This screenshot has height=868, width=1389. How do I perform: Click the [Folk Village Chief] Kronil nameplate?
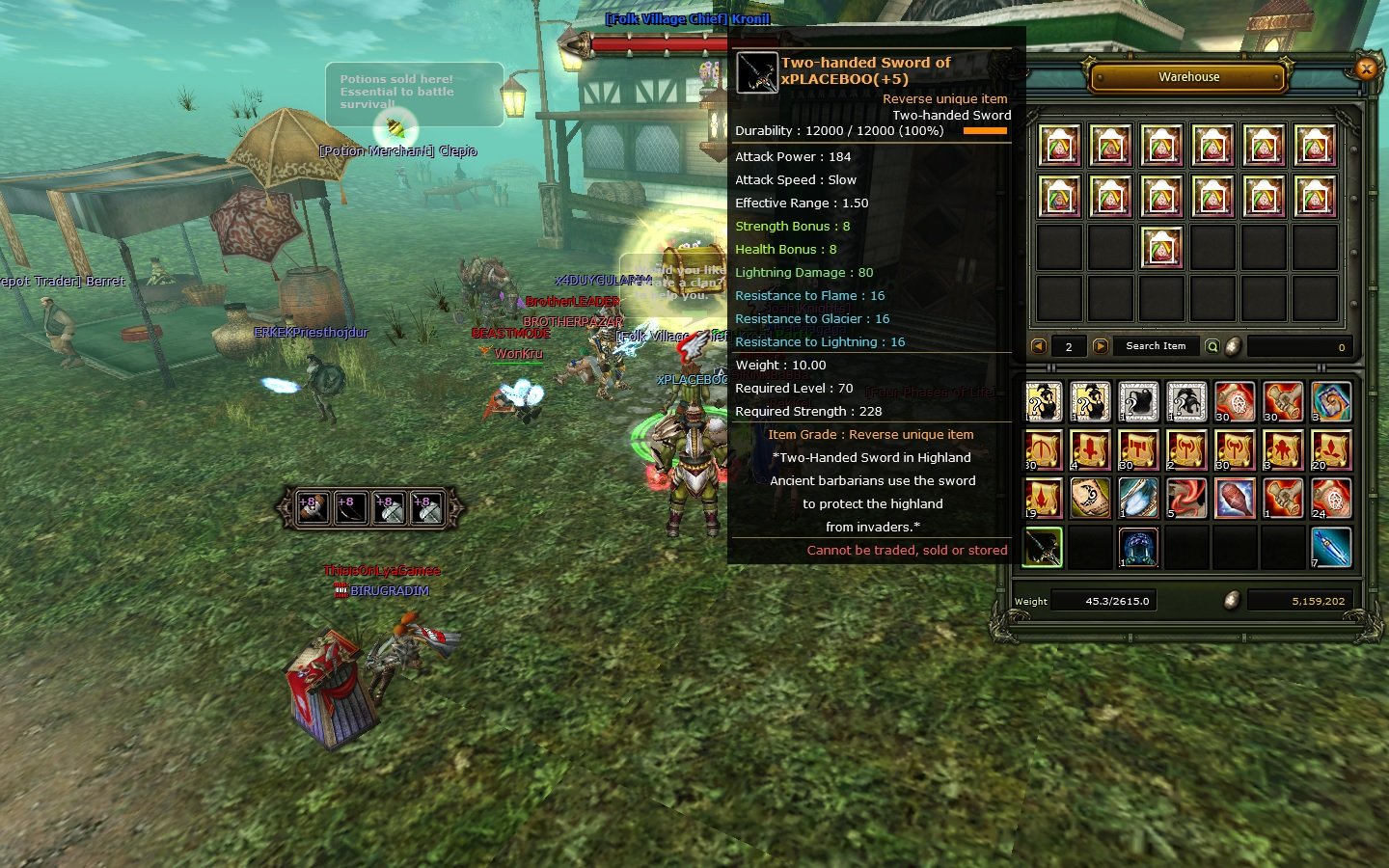(x=688, y=18)
